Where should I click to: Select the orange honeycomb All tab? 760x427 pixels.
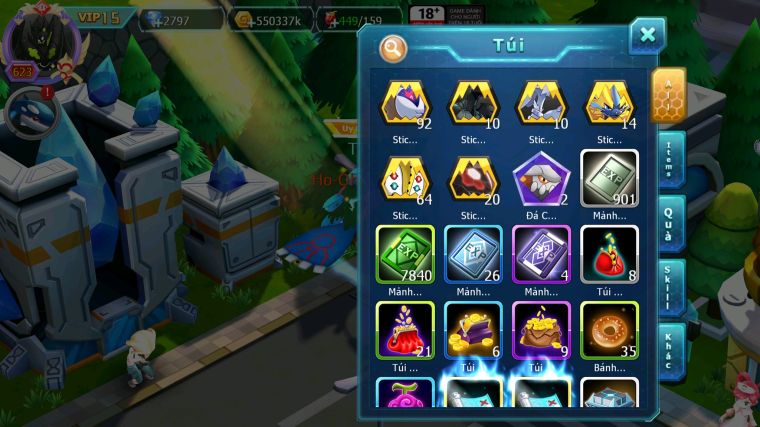[668, 95]
